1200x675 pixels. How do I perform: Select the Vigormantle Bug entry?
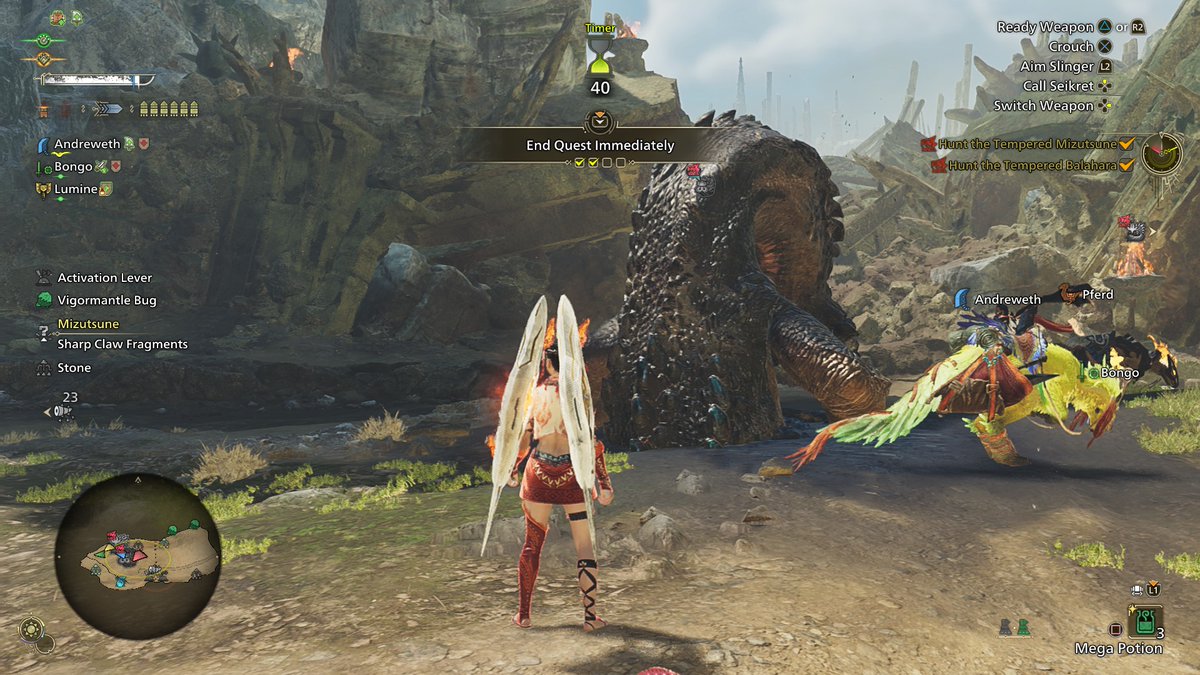106,300
